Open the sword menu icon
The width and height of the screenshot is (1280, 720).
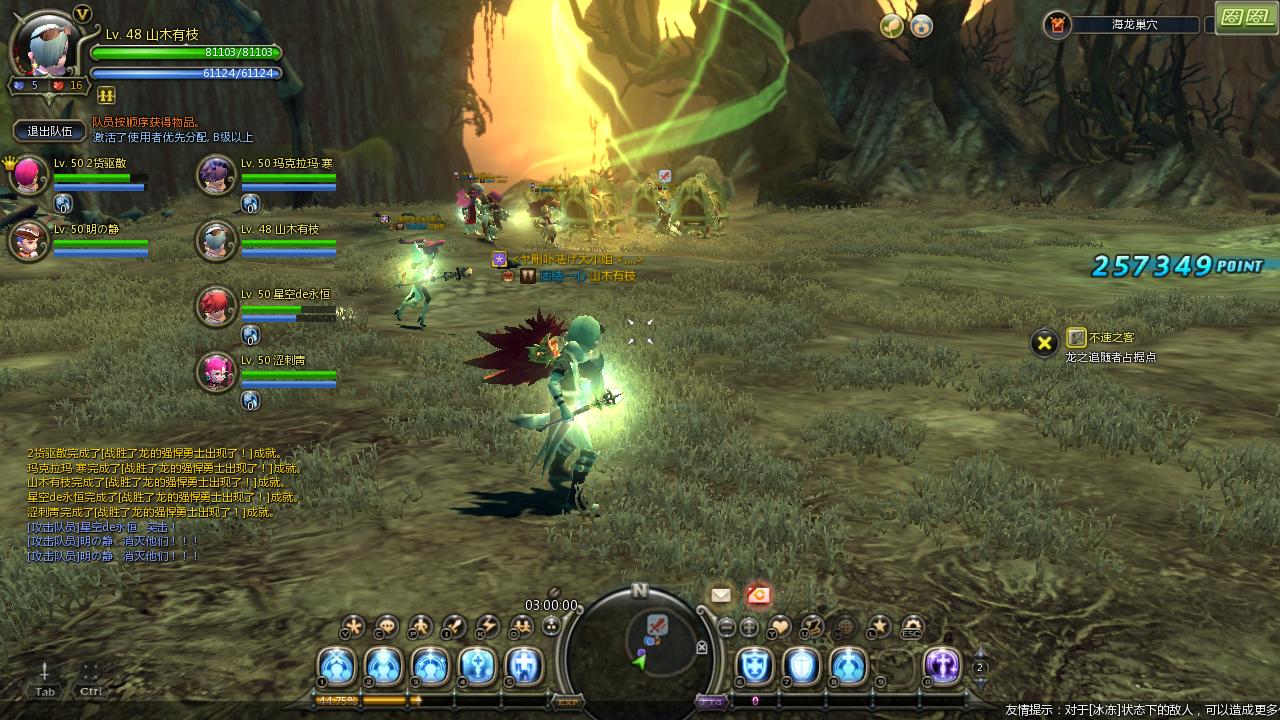(x=455, y=627)
